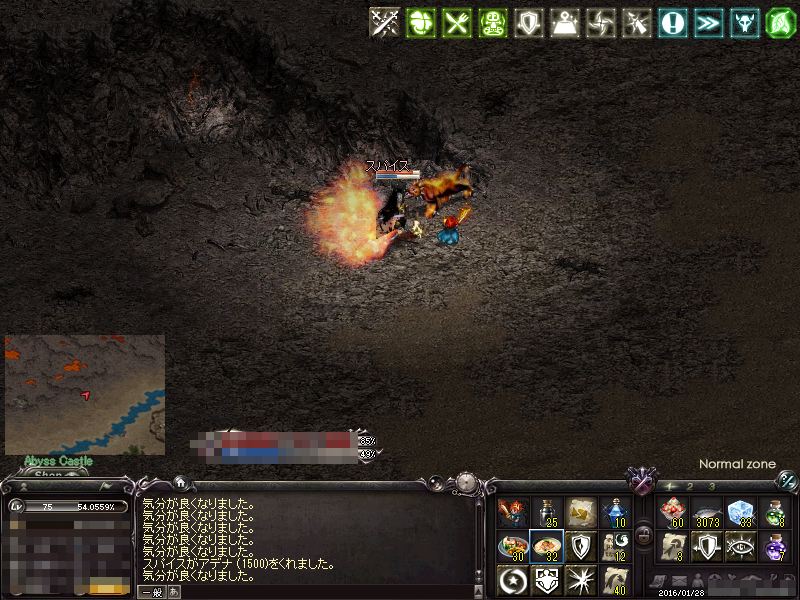Screen dimensions: 800x600
Task: Switch to hotbar page 3
Action: (711, 486)
